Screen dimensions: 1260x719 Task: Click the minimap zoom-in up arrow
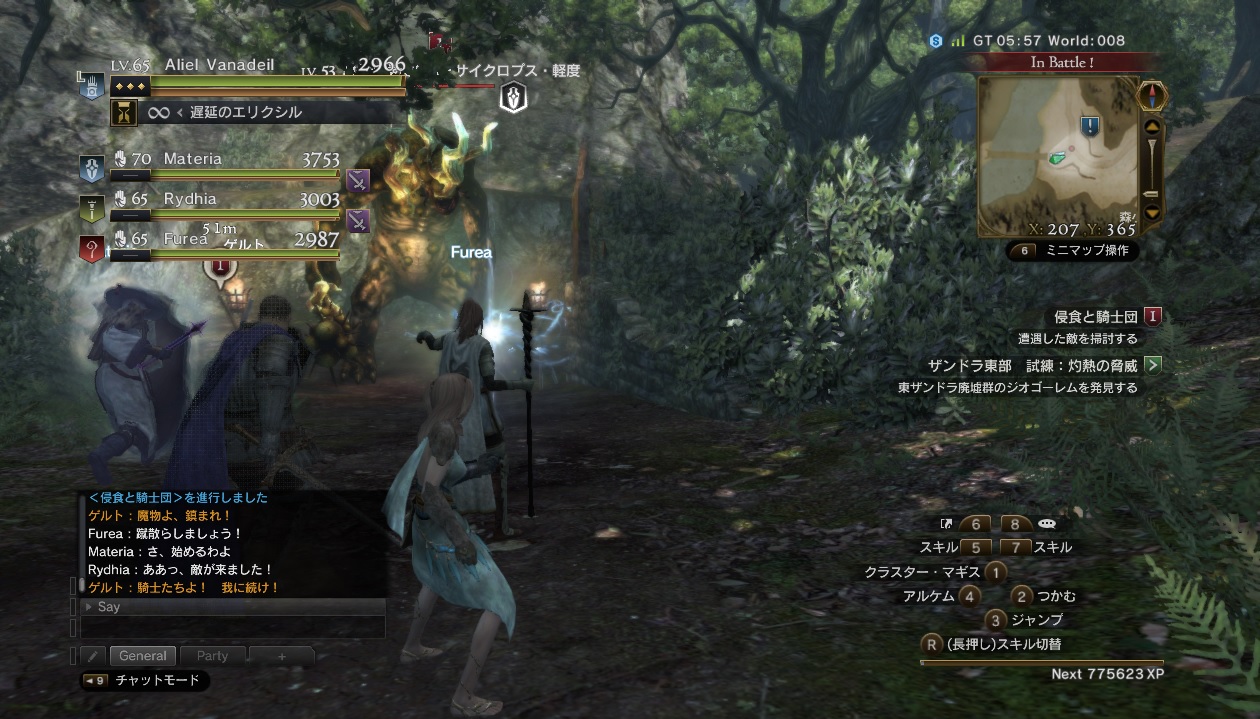click(x=1152, y=127)
